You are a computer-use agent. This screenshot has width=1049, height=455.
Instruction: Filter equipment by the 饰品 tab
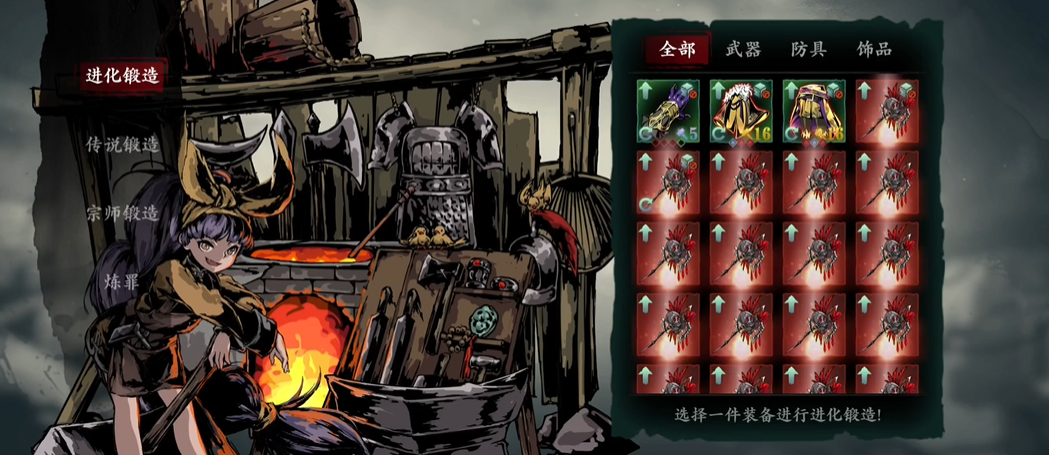click(874, 49)
